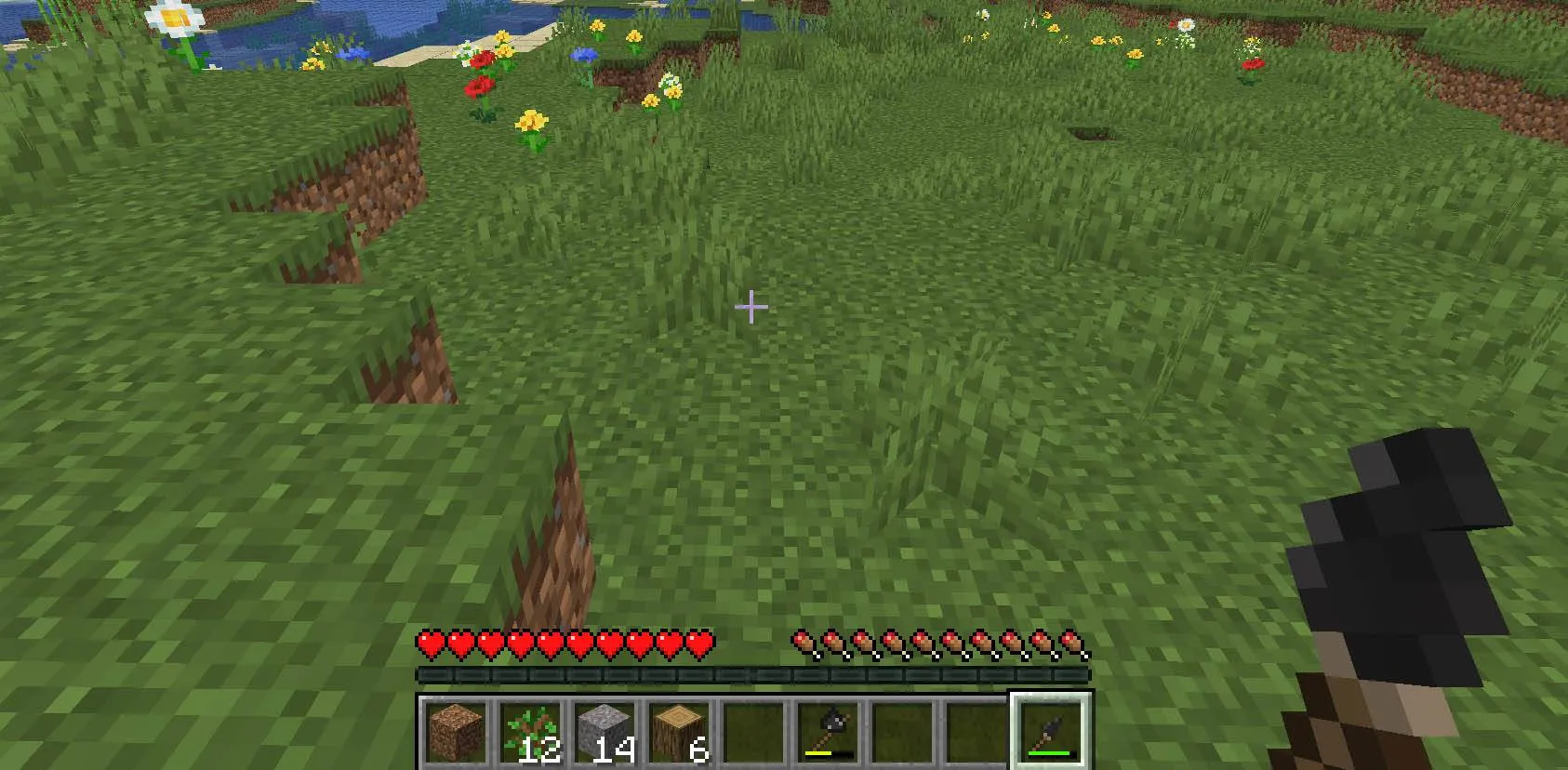
Task: Click the leftmost red heart icon
Action: [x=429, y=642]
